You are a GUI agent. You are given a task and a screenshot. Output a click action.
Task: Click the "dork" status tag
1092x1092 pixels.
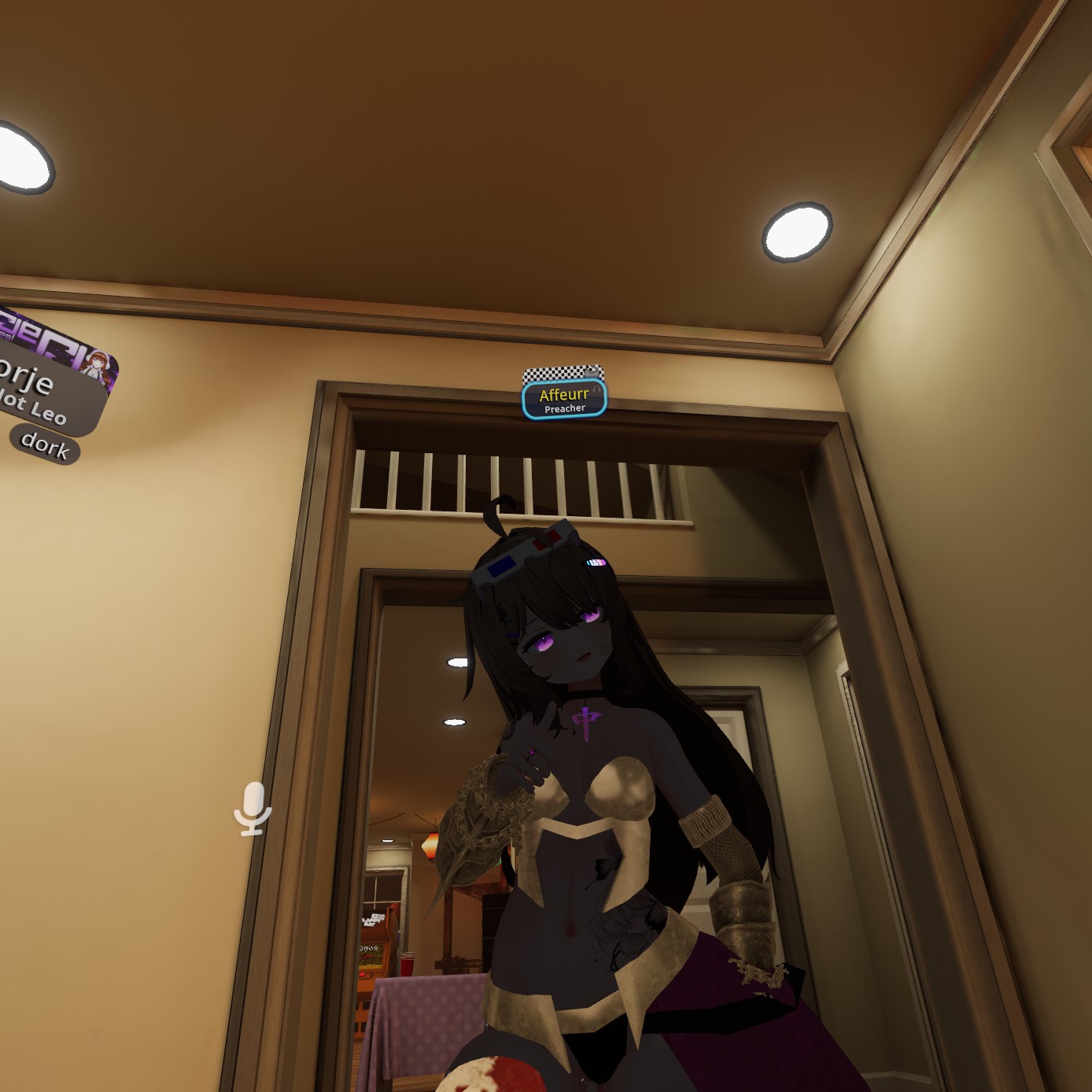pos(45,445)
